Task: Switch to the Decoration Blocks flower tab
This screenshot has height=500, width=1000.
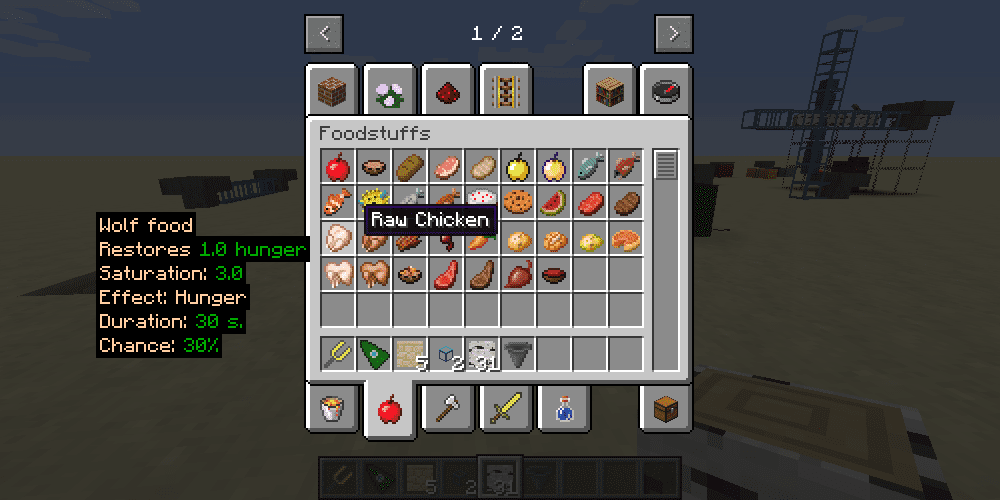Action: point(390,93)
